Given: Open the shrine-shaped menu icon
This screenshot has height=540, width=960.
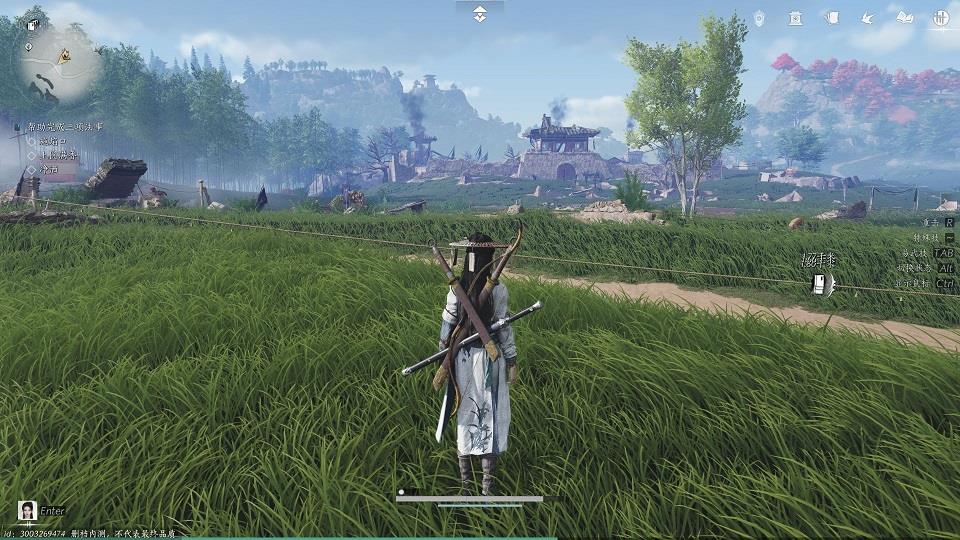Looking at the screenshot, I should click(795, 17).
